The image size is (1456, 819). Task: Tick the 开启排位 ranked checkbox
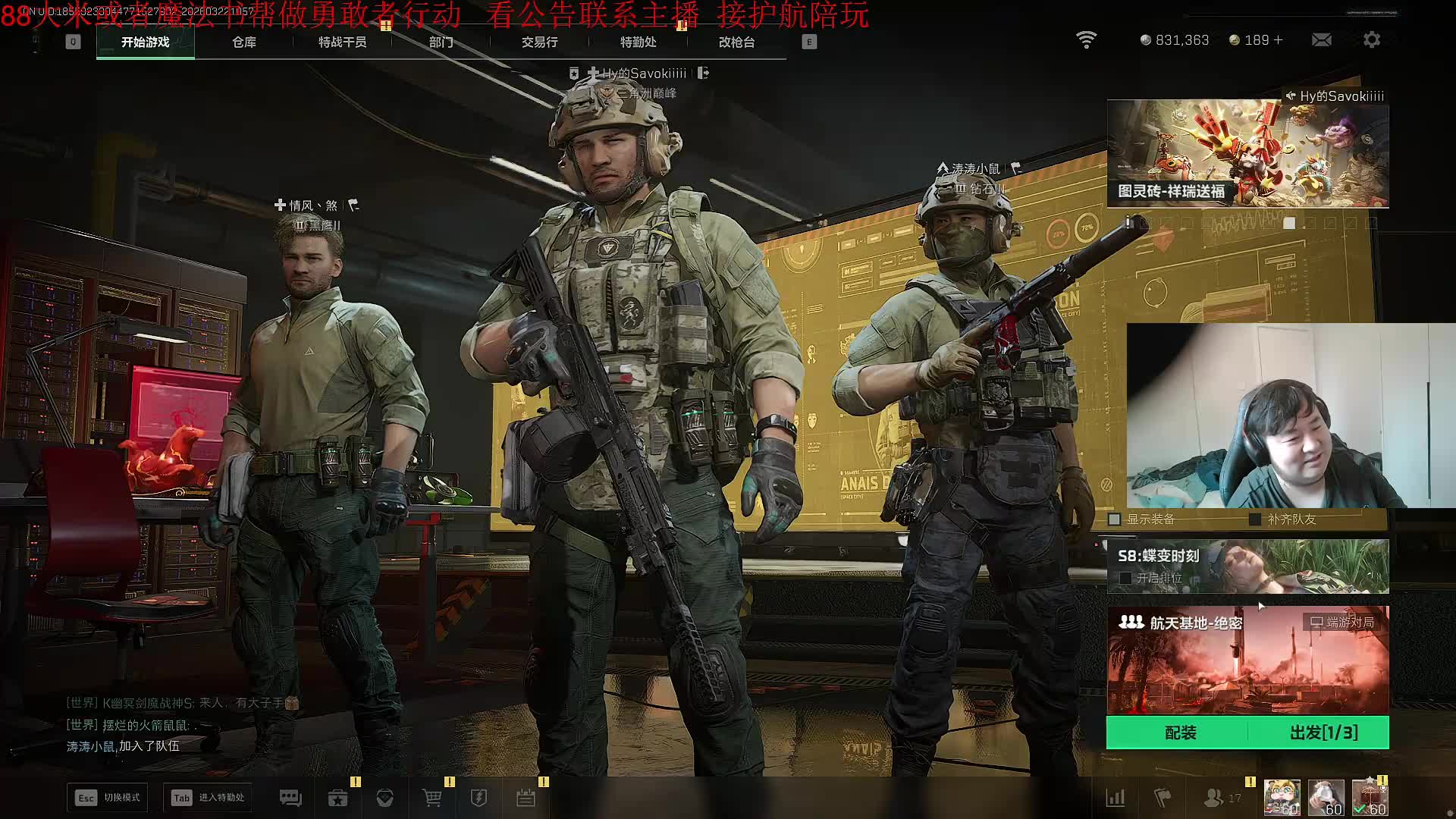coord(1125,578)
